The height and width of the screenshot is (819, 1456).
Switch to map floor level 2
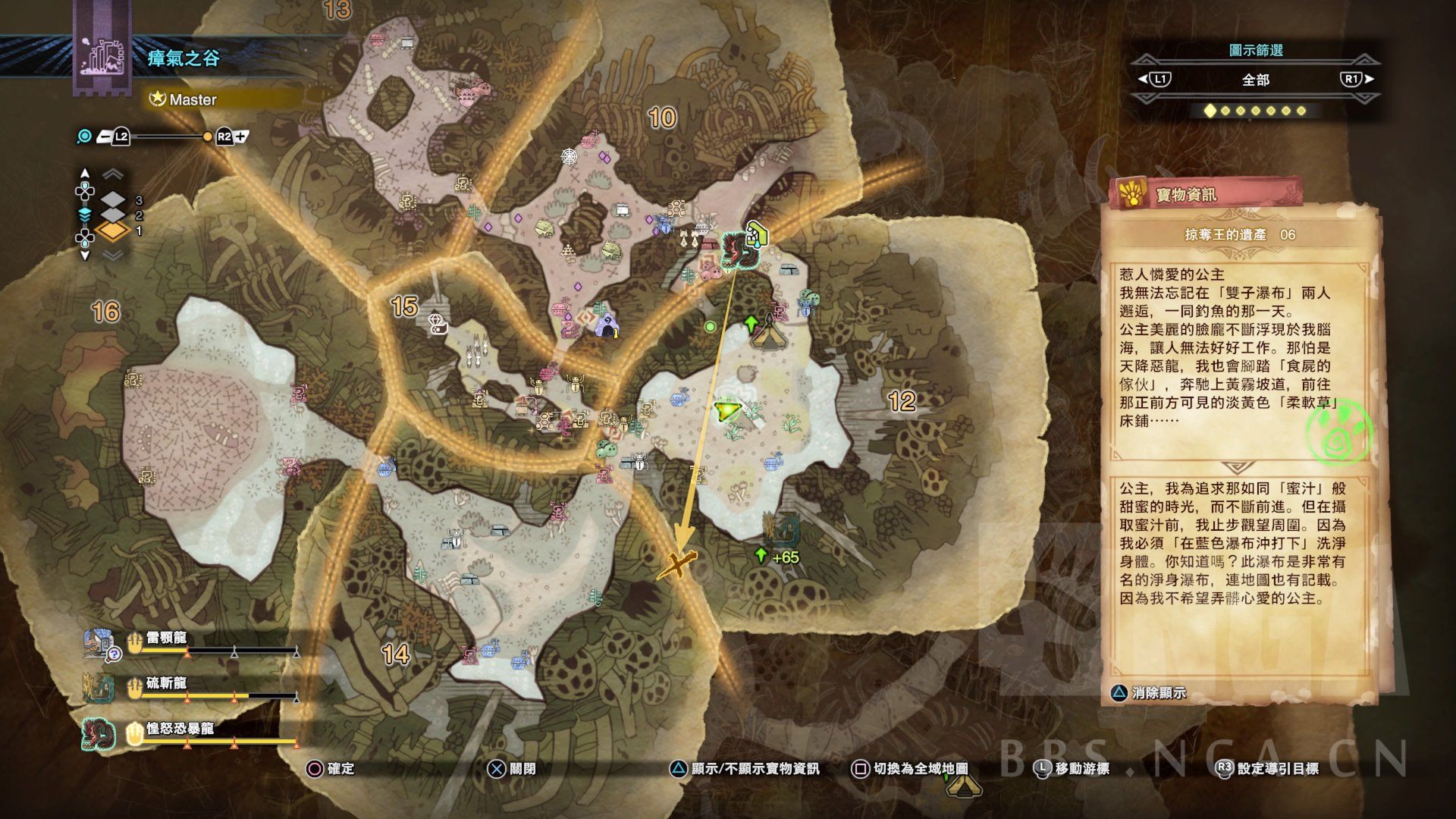[x=113, y=215]
